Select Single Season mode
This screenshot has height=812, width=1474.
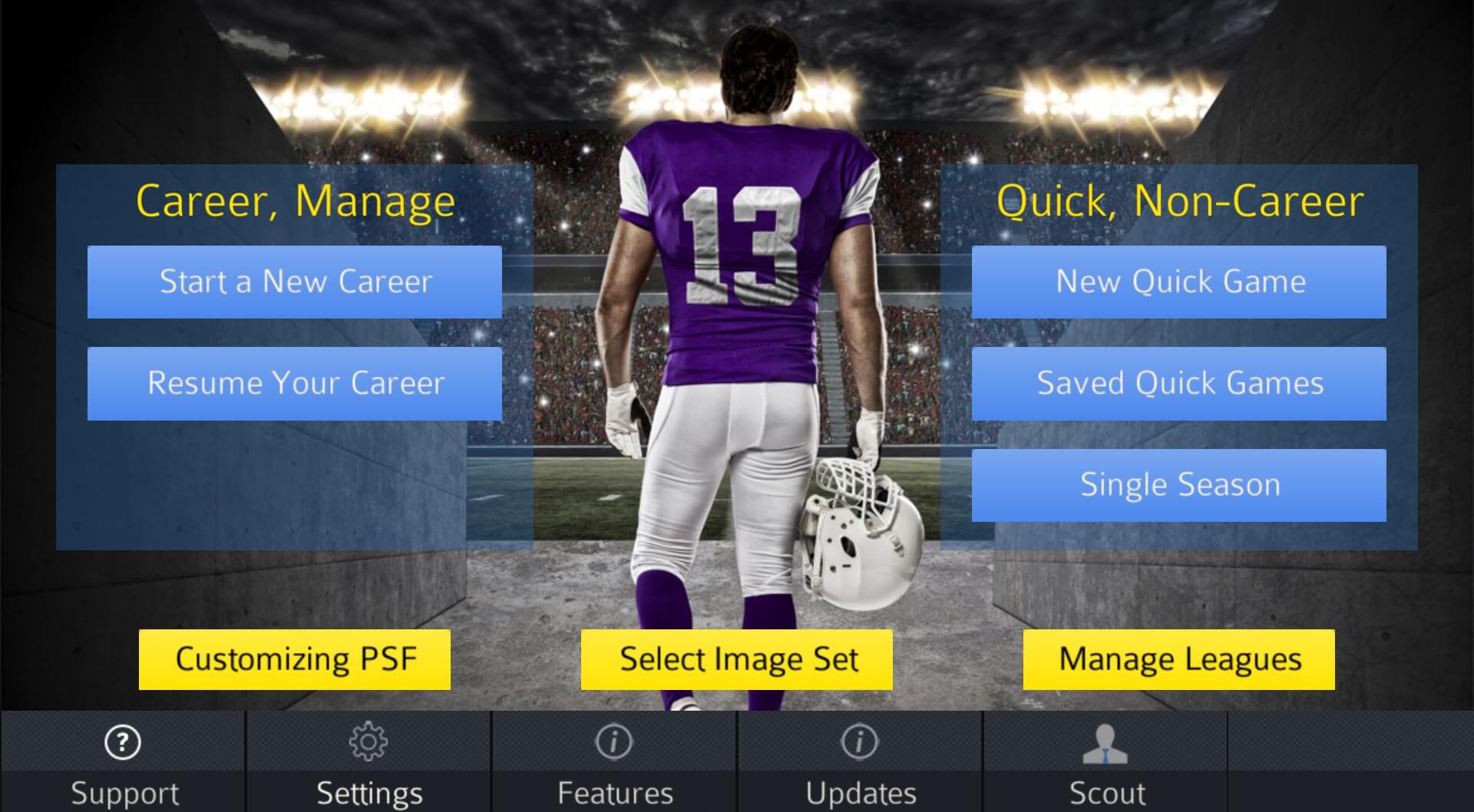(x=1180, y=484)
